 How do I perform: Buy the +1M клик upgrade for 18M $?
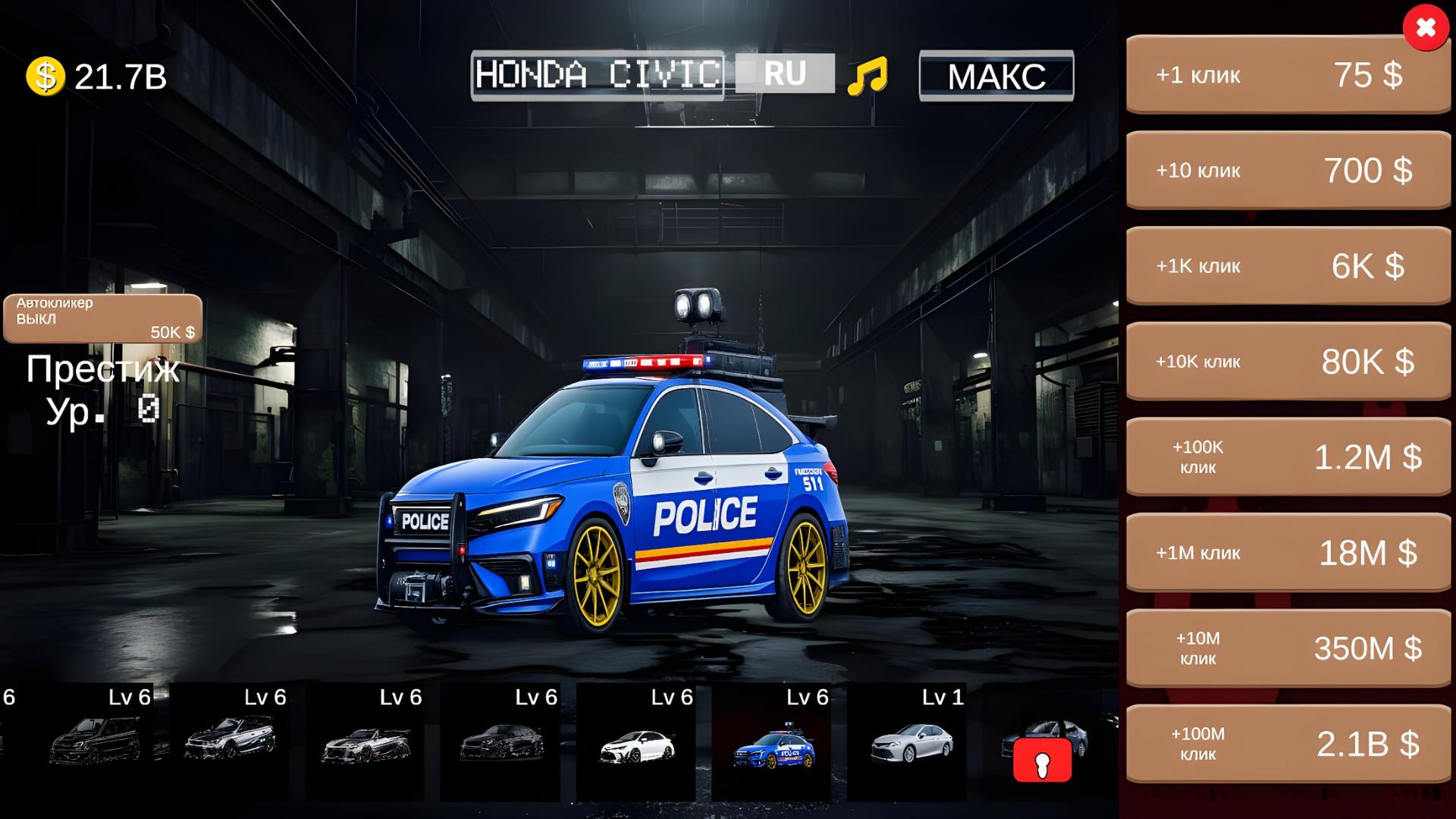click(x=1287, y=552)
